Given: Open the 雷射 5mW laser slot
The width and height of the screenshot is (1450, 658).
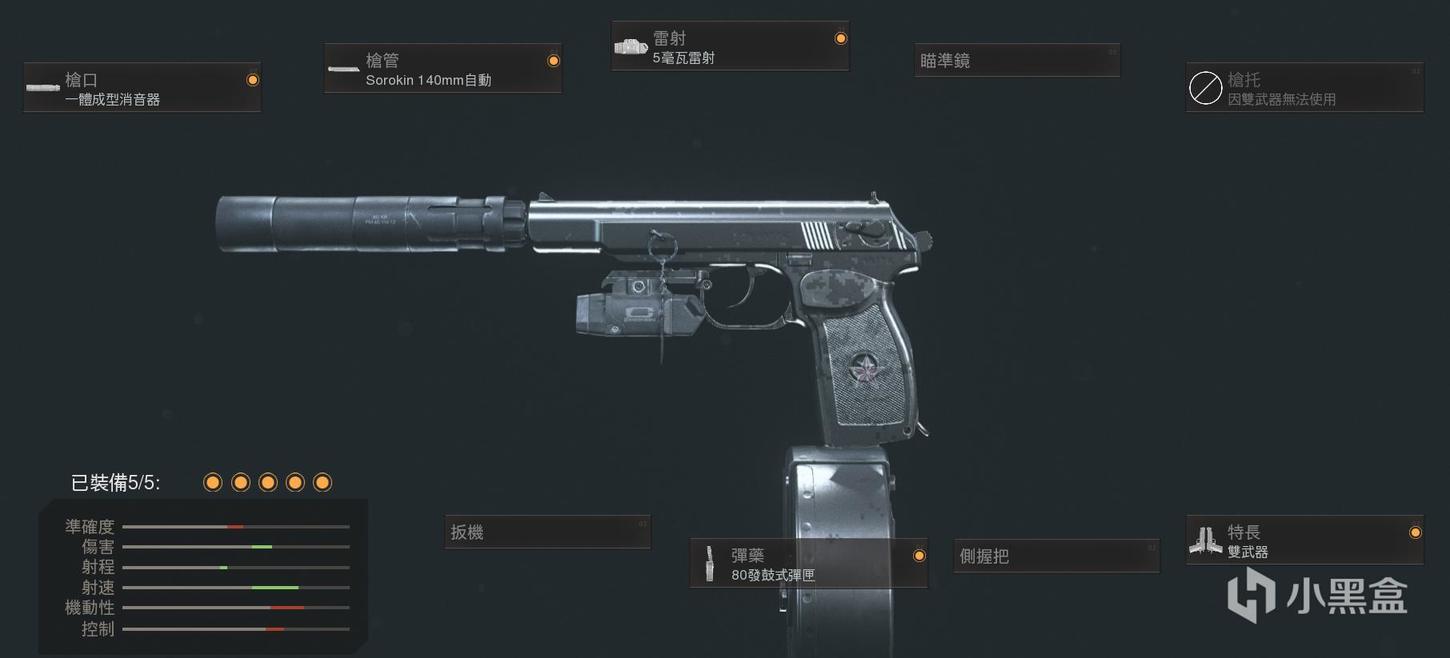Looking at the screenshot, I should click(x=730, y=47).
